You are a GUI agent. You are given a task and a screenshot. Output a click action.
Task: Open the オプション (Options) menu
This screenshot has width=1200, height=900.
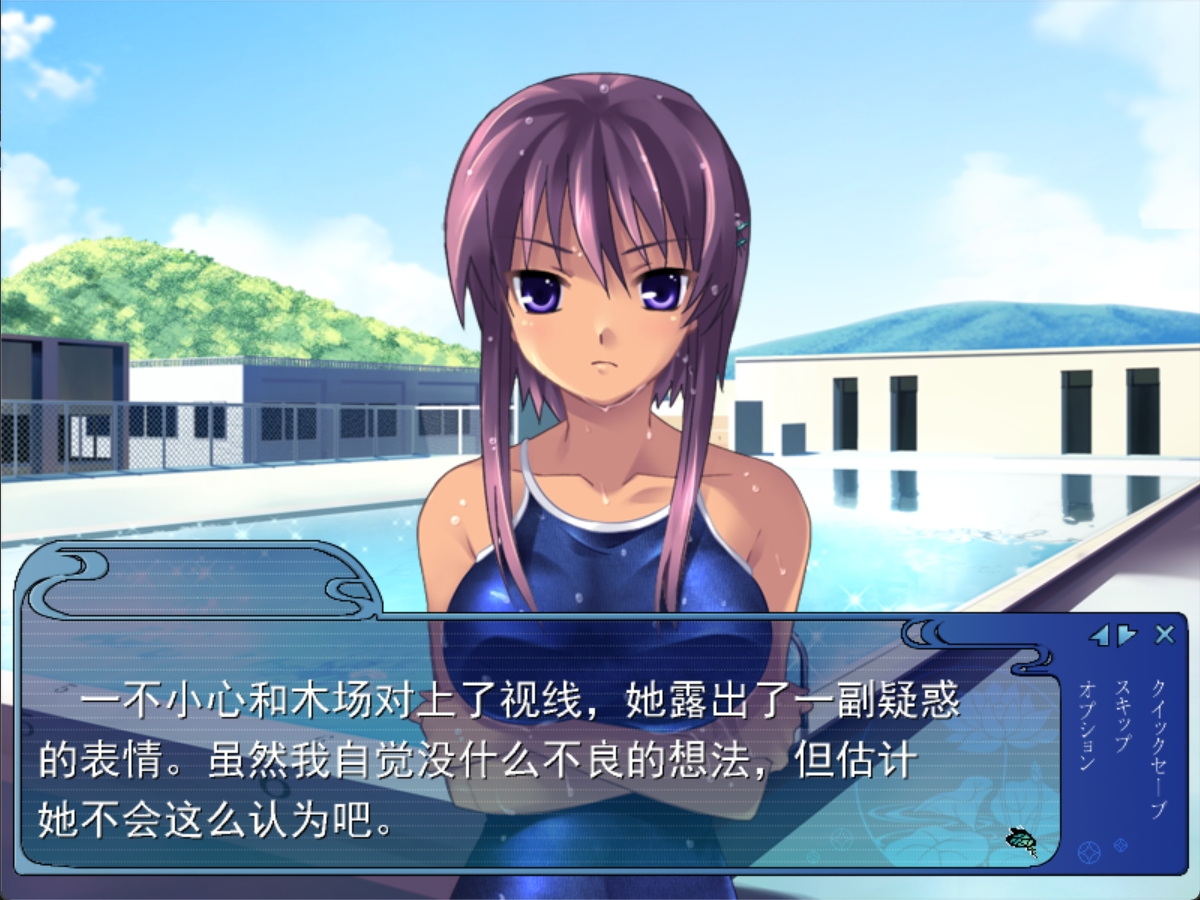click(x=1089, y=724)
